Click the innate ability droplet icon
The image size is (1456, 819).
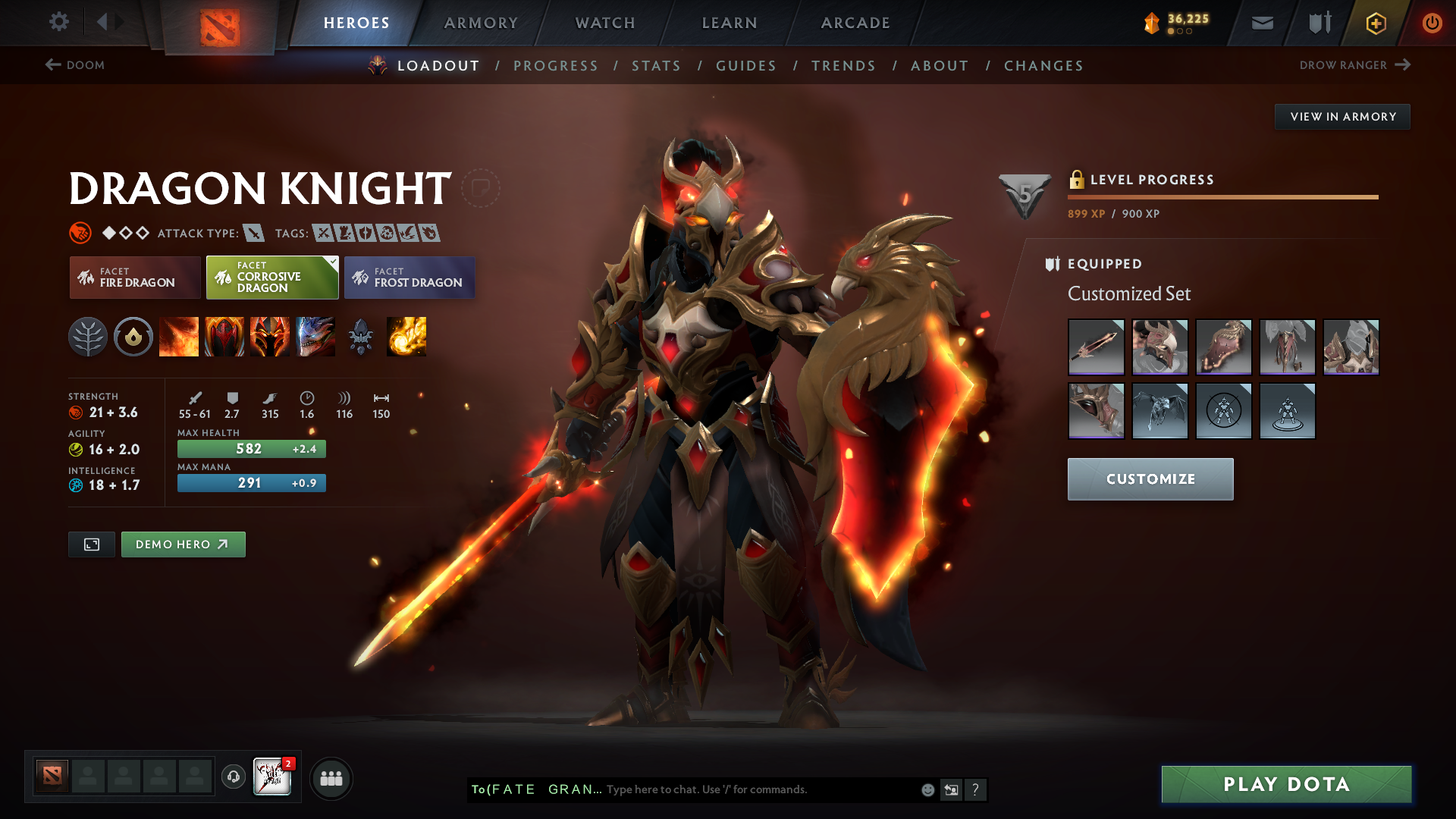[x=133, y=337]
